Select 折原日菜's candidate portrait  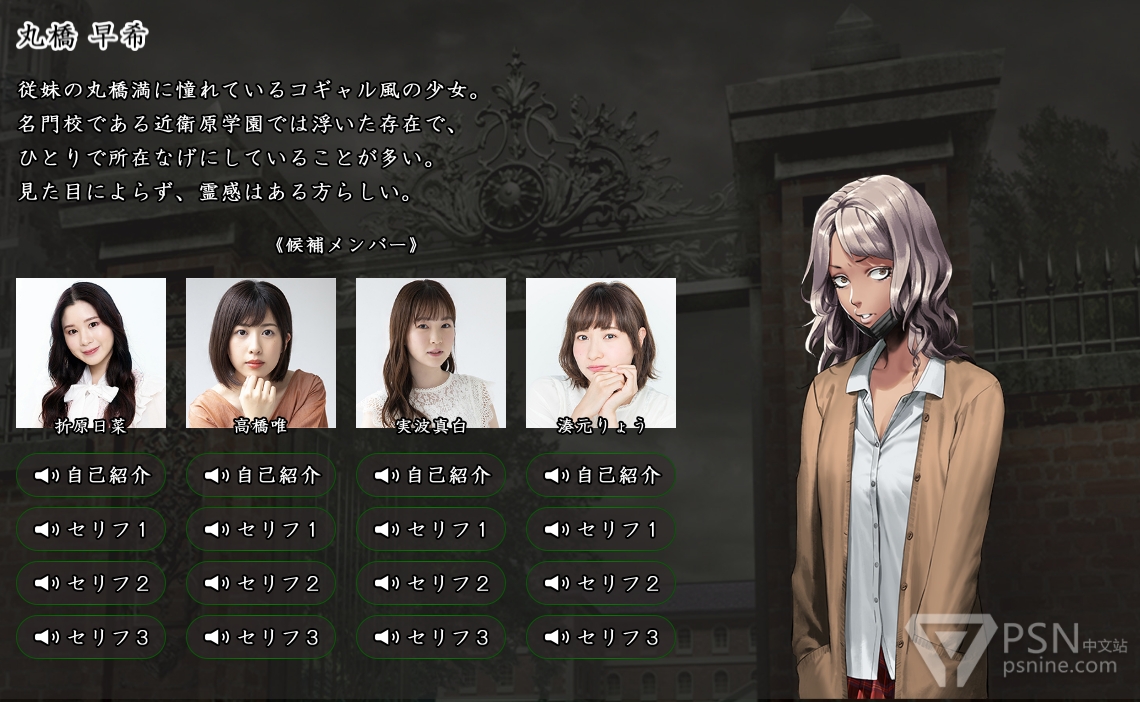coord(91,352)
